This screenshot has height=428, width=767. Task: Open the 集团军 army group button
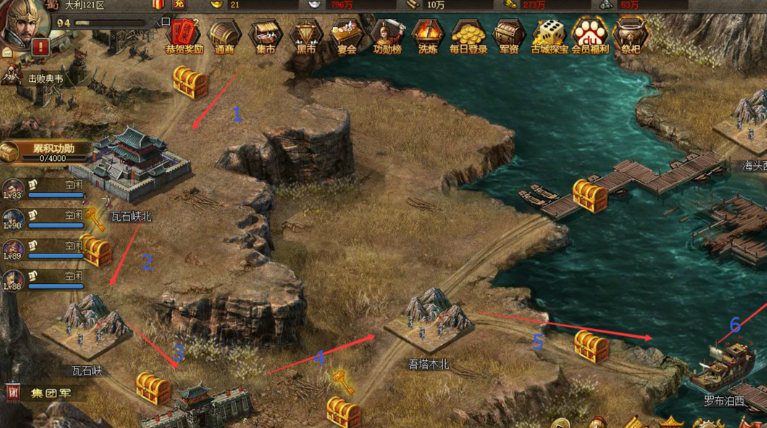(x=44, y=392)
